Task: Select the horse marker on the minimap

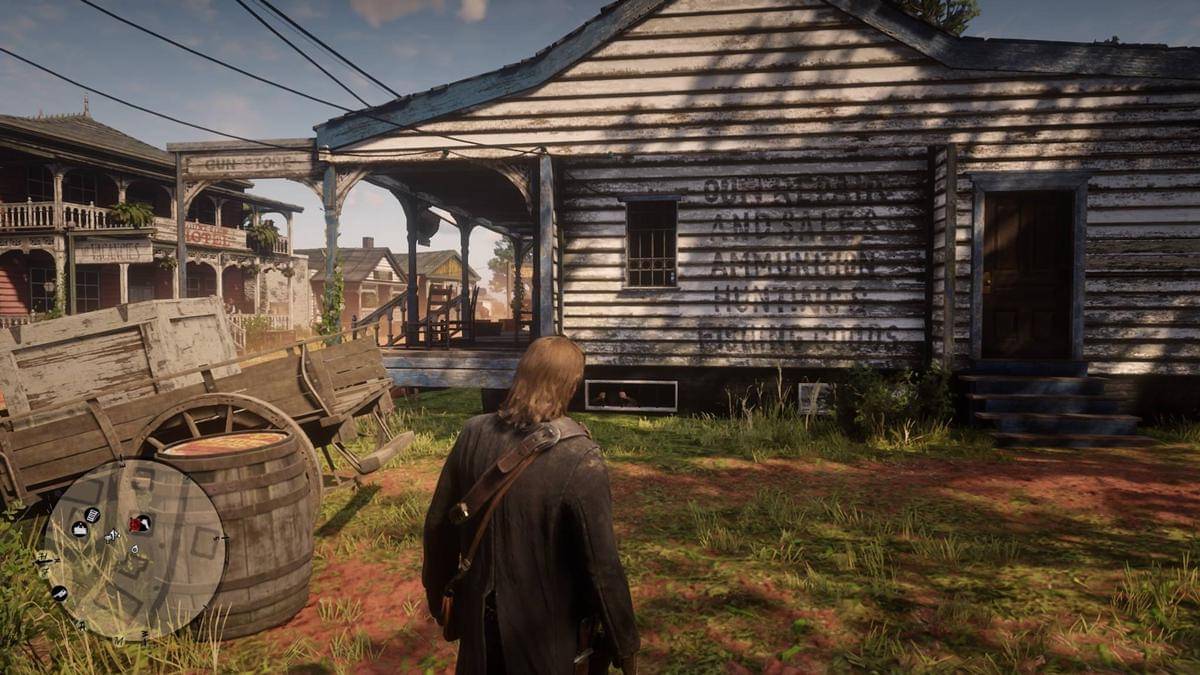Action: tap(112, 537)
